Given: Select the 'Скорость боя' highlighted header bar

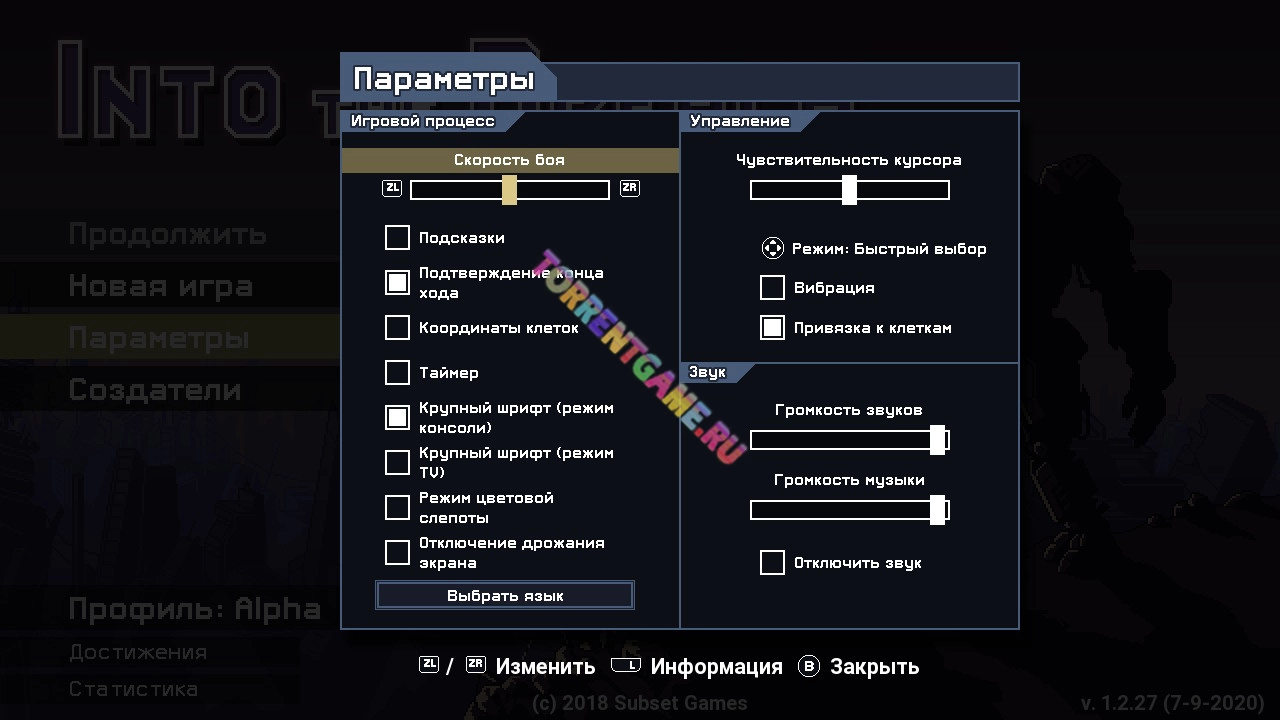Looking at the screenshot, I should click(509, 159).
